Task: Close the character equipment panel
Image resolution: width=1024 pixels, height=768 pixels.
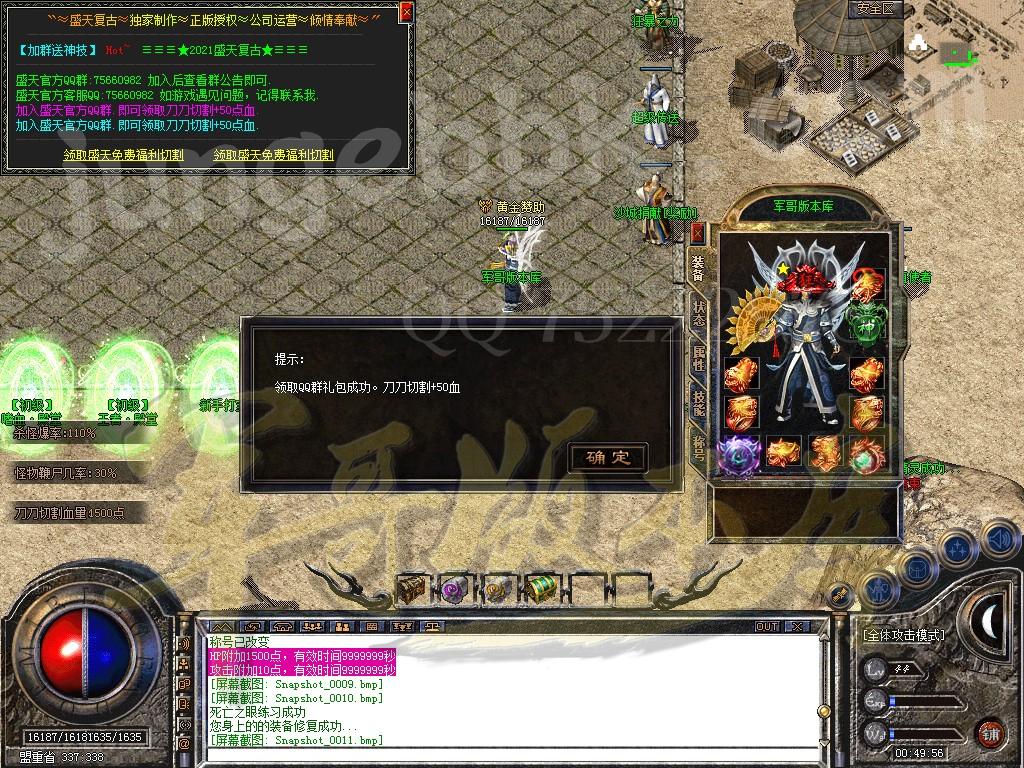Action: pyautogui.click(x=697, y=233)
